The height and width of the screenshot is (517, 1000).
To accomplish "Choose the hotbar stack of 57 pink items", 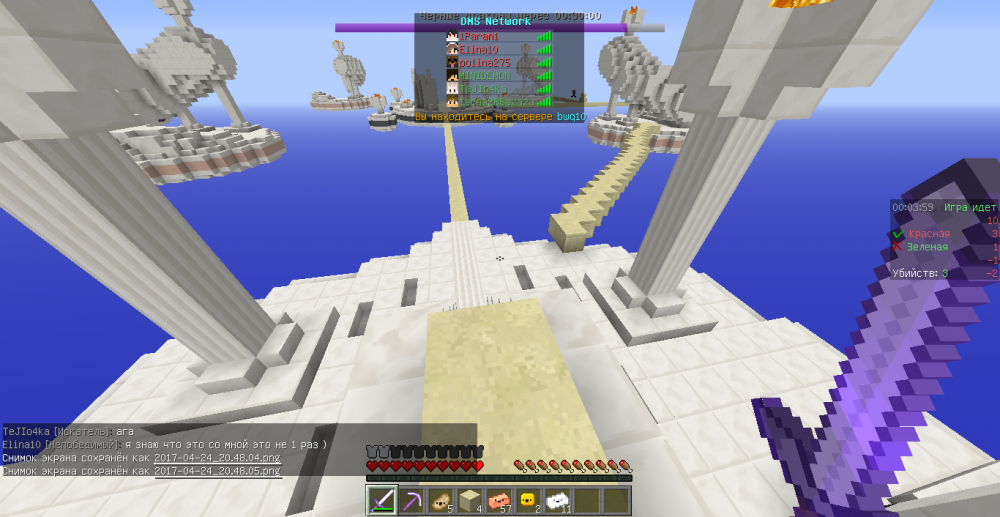I will click(x=498, y=500).
